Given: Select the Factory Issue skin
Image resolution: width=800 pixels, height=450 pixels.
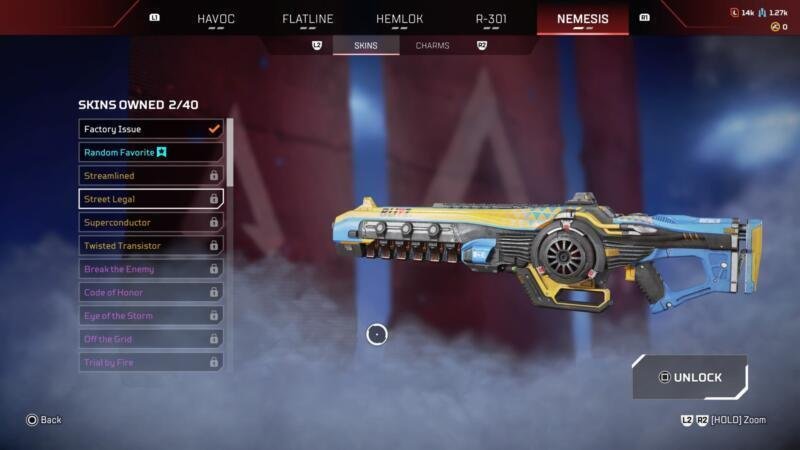Looking at the screenshot, I should click(x=151, y=129).
